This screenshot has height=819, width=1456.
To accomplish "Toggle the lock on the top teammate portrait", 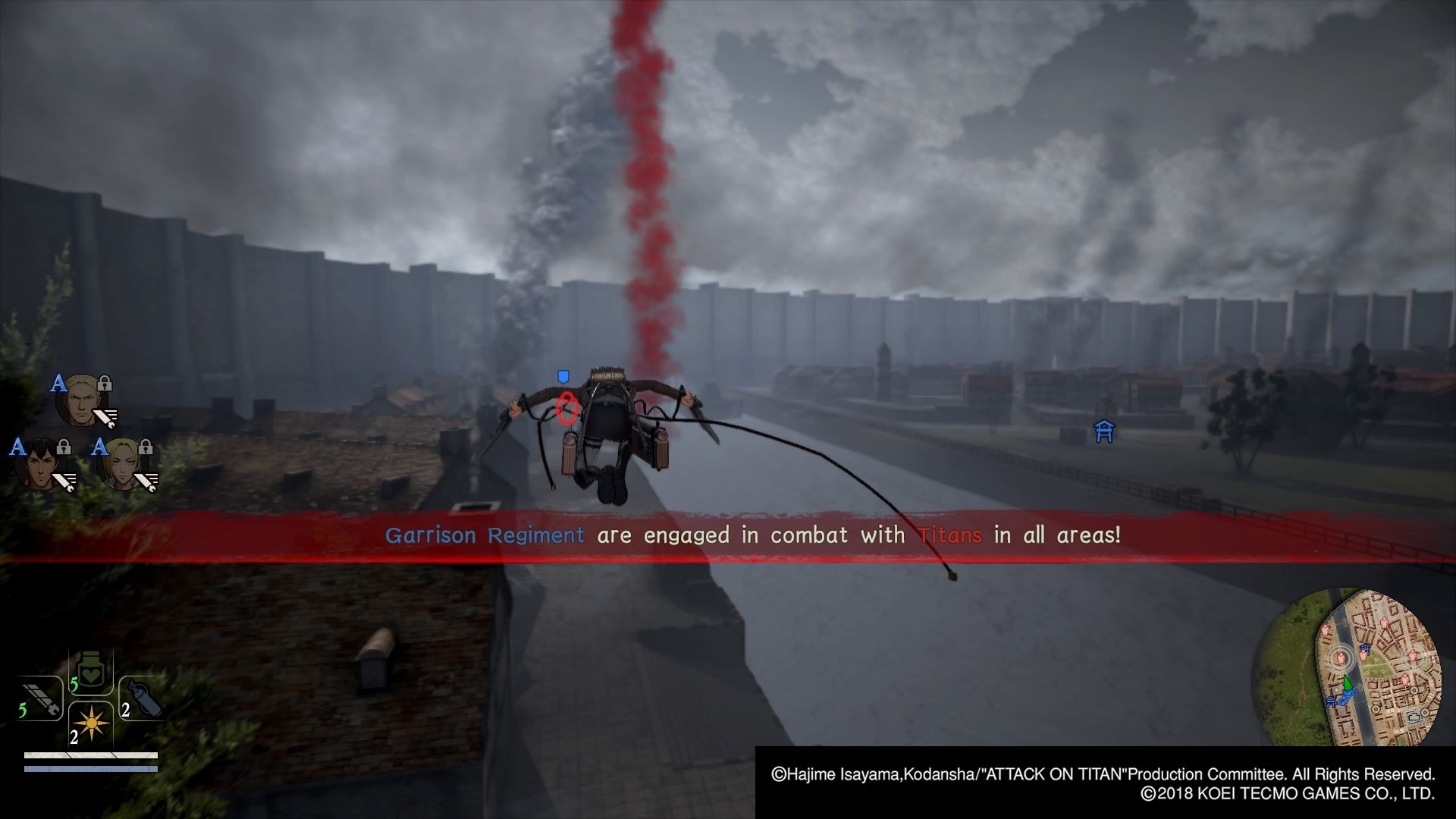I will click(x=105, y=385).
